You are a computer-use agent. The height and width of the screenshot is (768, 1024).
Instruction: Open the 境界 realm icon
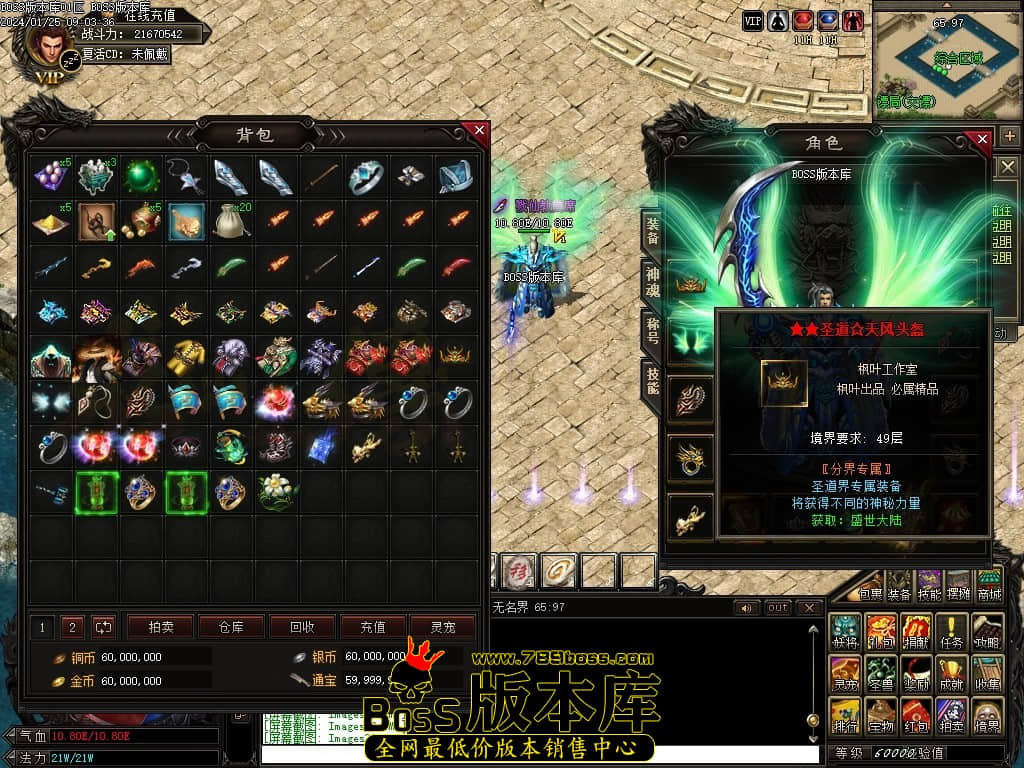click(988, 716)
